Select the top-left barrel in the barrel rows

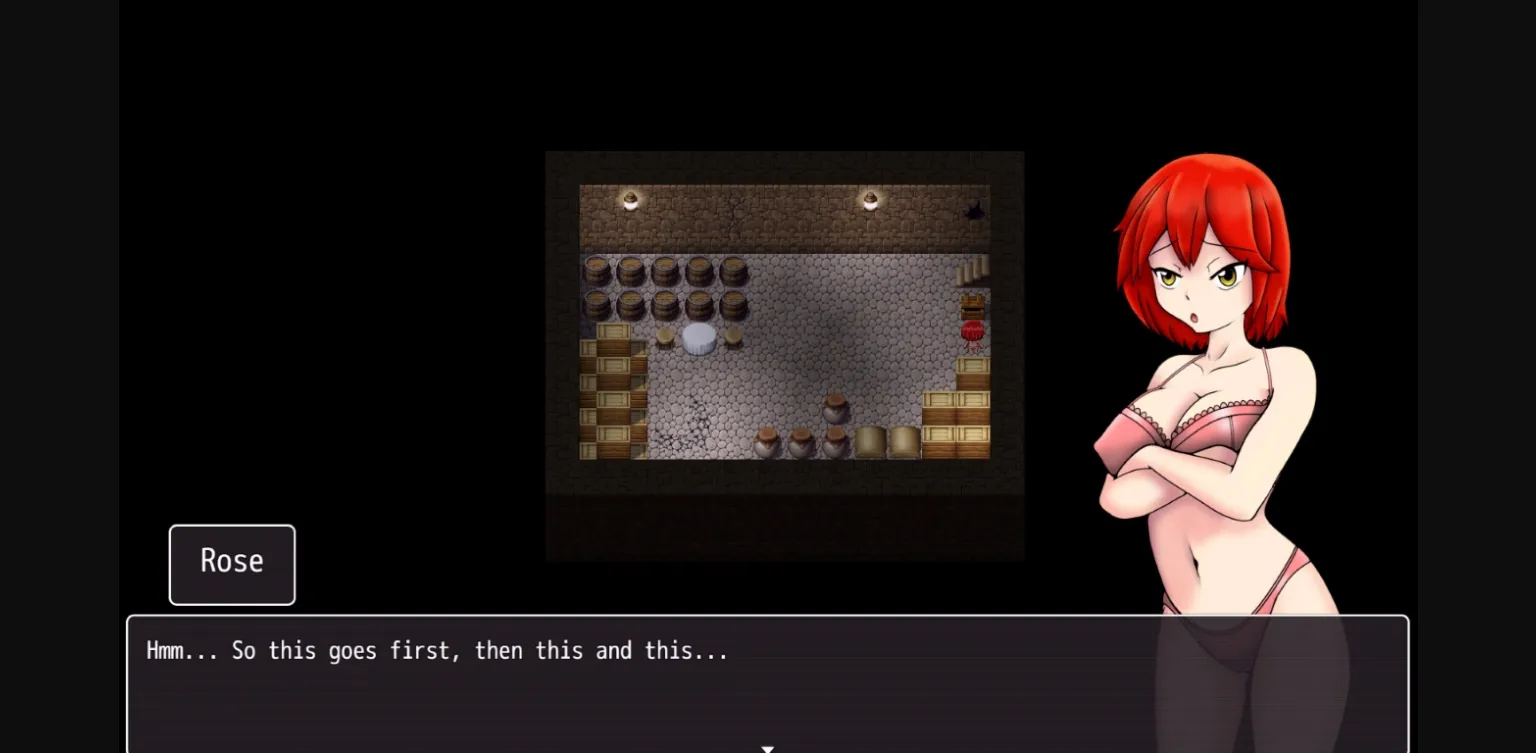point(596,270)
